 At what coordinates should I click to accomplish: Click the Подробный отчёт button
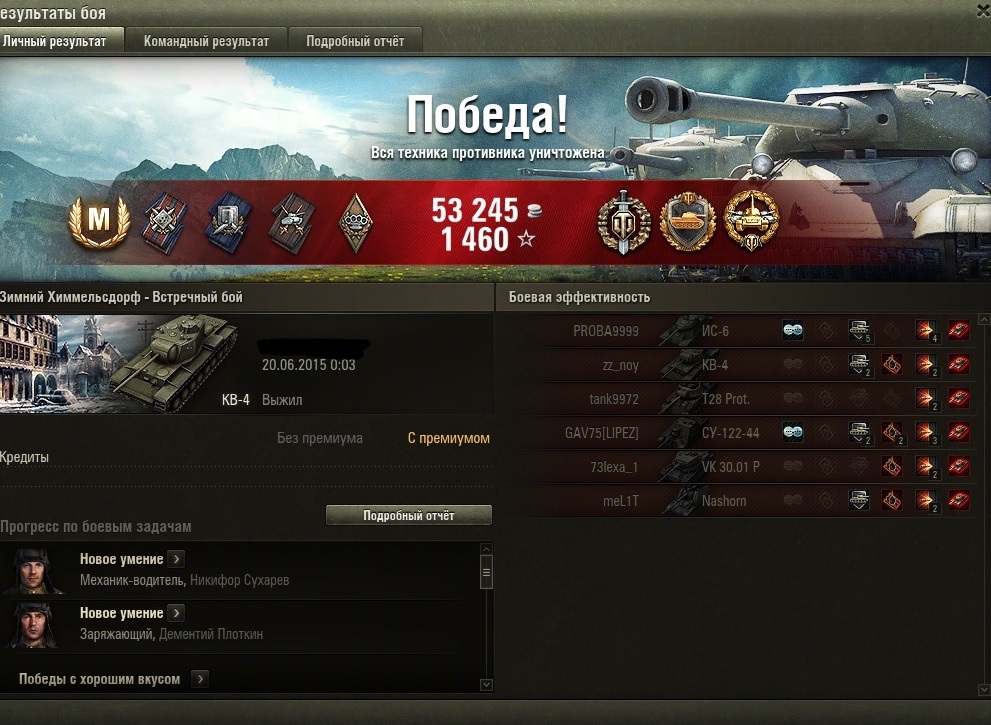point(409,516)
